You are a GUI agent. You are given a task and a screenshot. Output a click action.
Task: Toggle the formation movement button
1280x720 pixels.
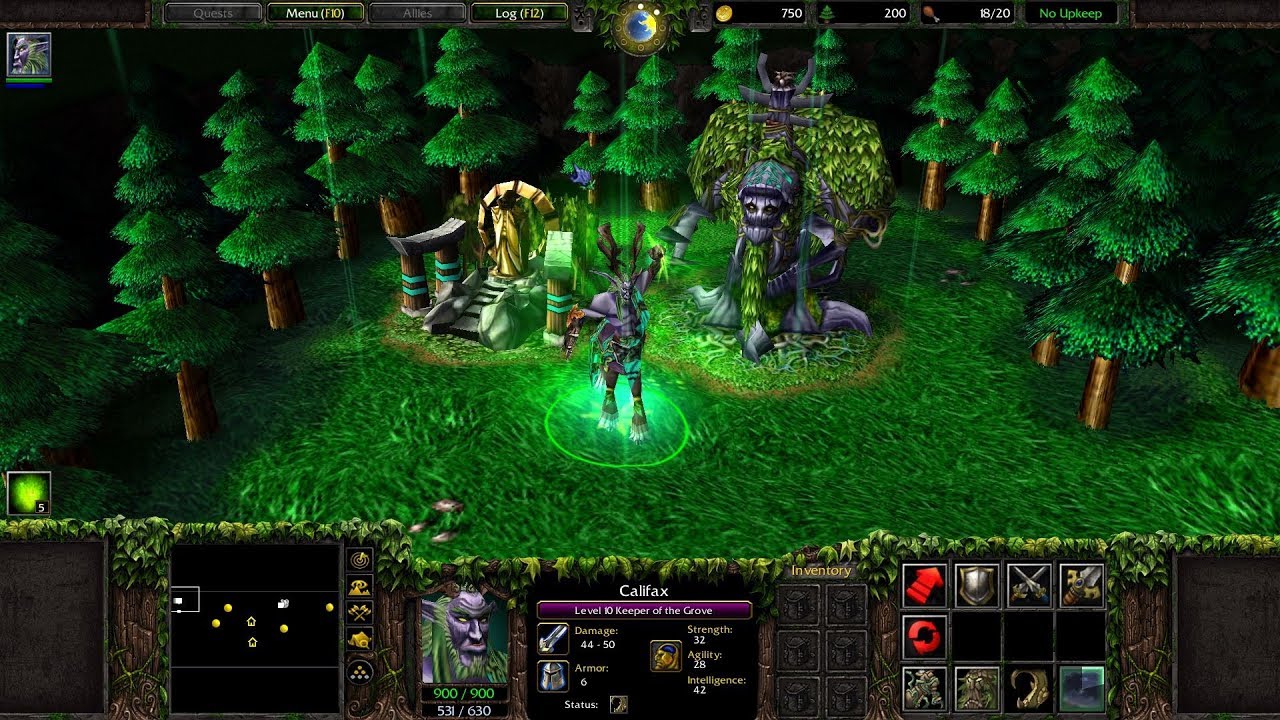(x=360, y=672)
